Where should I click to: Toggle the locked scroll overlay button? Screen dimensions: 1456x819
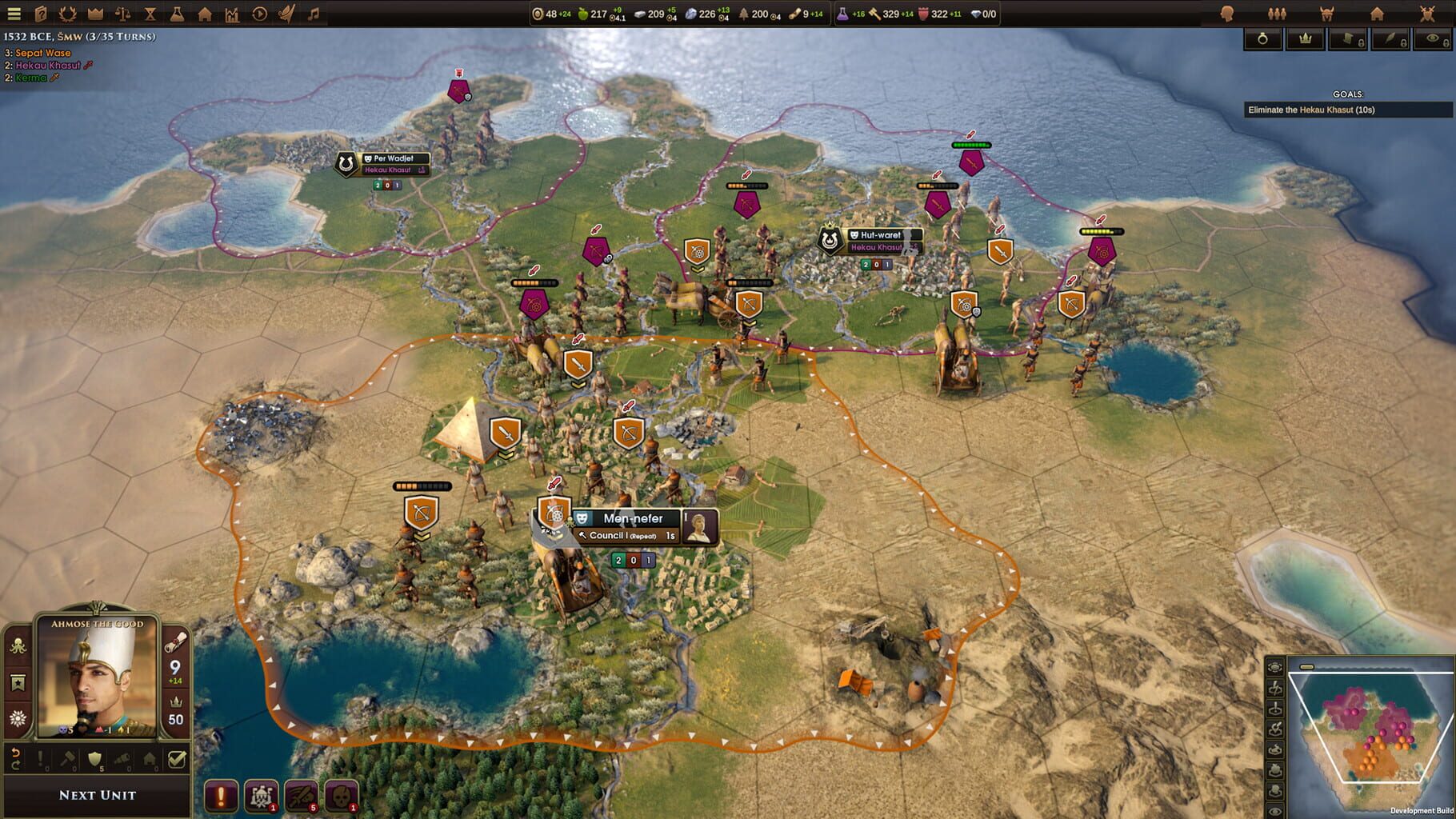(1348, 40)
